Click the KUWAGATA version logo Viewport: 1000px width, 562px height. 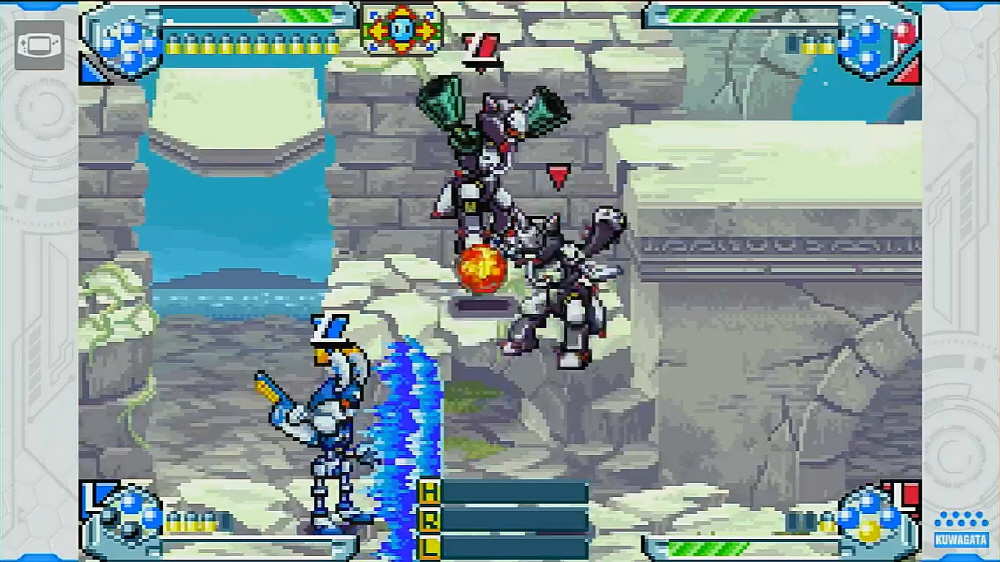pos(960,531)
